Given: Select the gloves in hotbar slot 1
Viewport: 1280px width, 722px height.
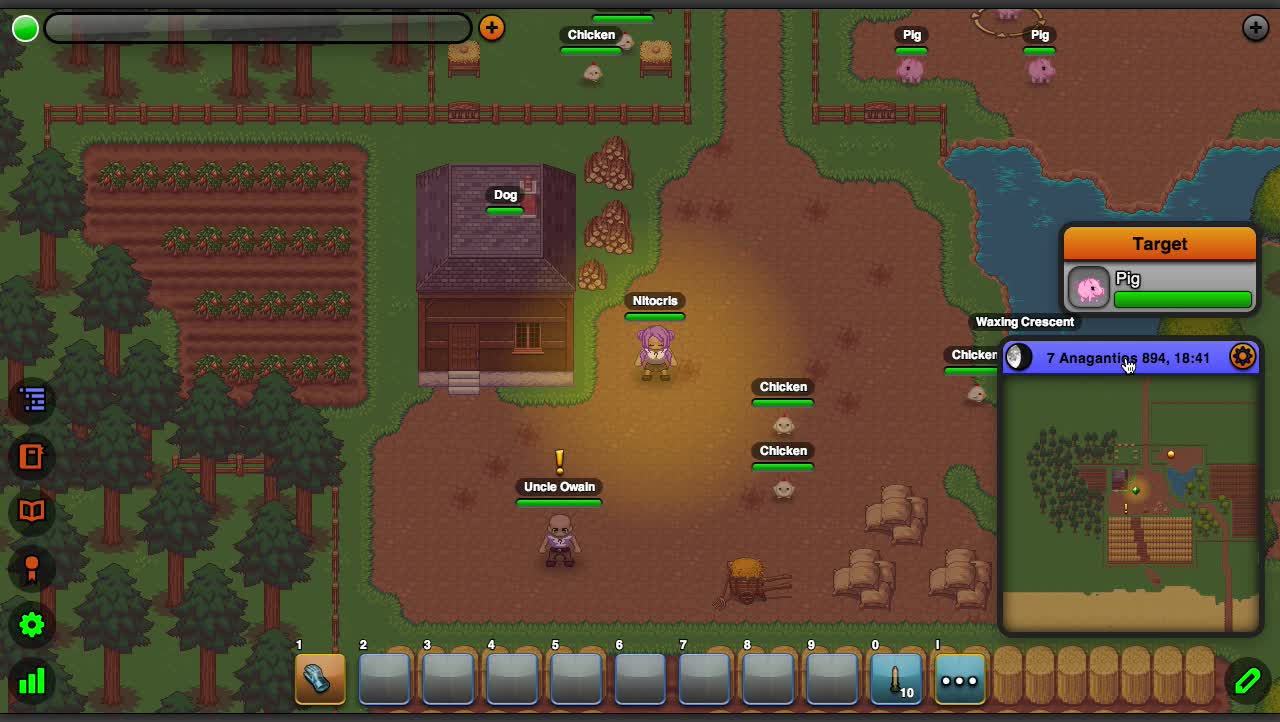Looking at the screenshot, I should coord(320,678).
